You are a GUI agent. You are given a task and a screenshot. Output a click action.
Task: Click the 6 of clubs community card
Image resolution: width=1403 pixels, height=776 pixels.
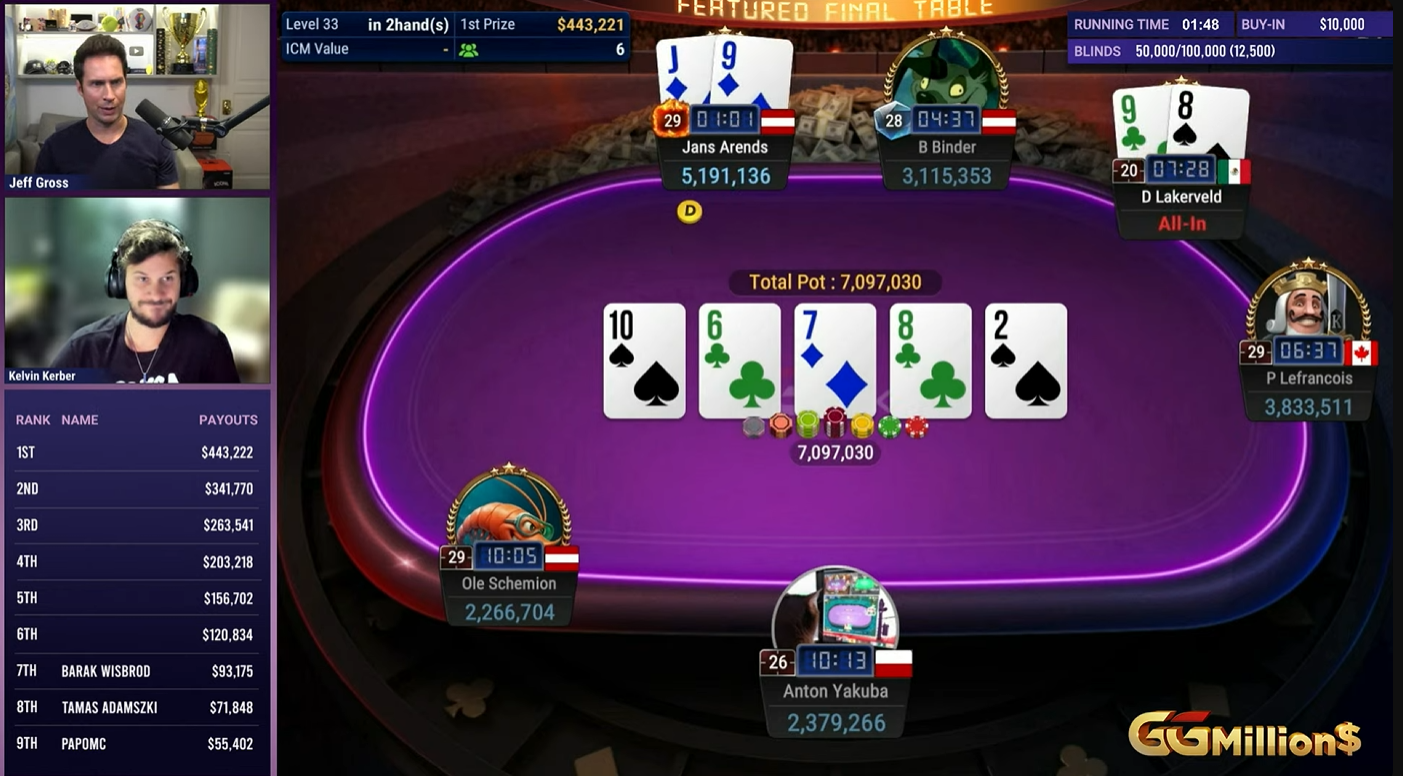[x=739, y=360]
